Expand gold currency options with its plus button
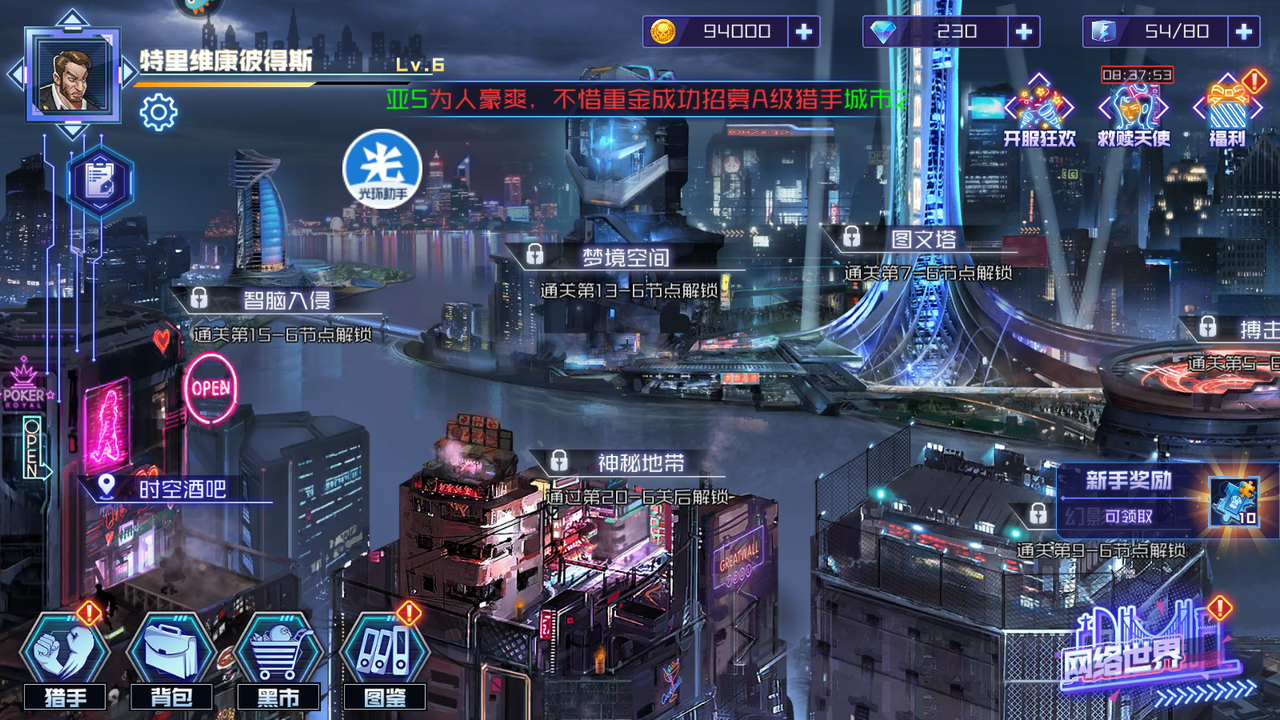Image resolution: width=1280 pixels, height=720 pixels. tap(806, 31)
